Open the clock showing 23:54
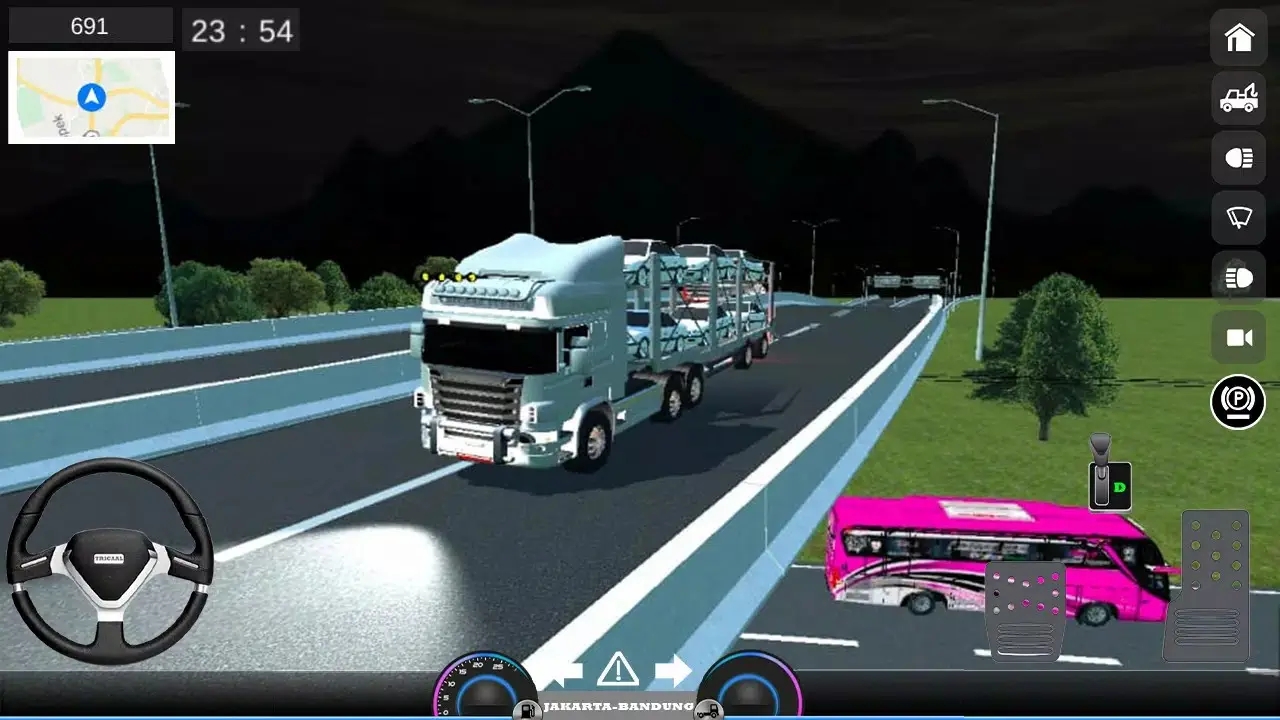1280x720 pixels. click(241, 29)
